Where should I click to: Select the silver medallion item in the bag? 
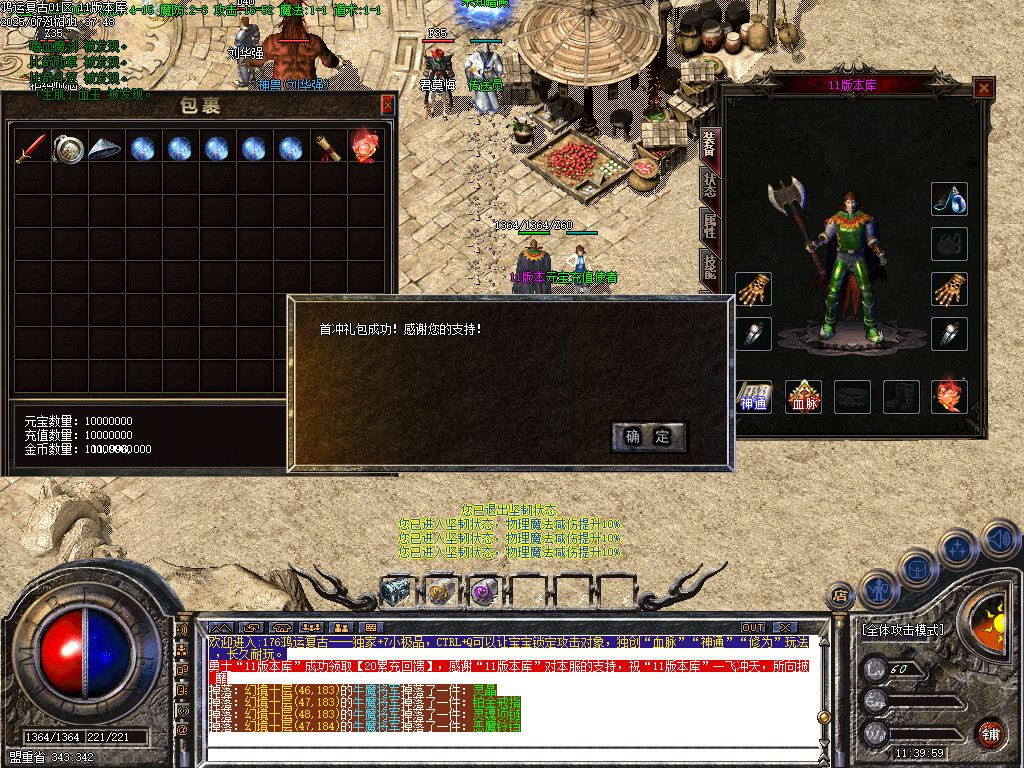(67, 148)
